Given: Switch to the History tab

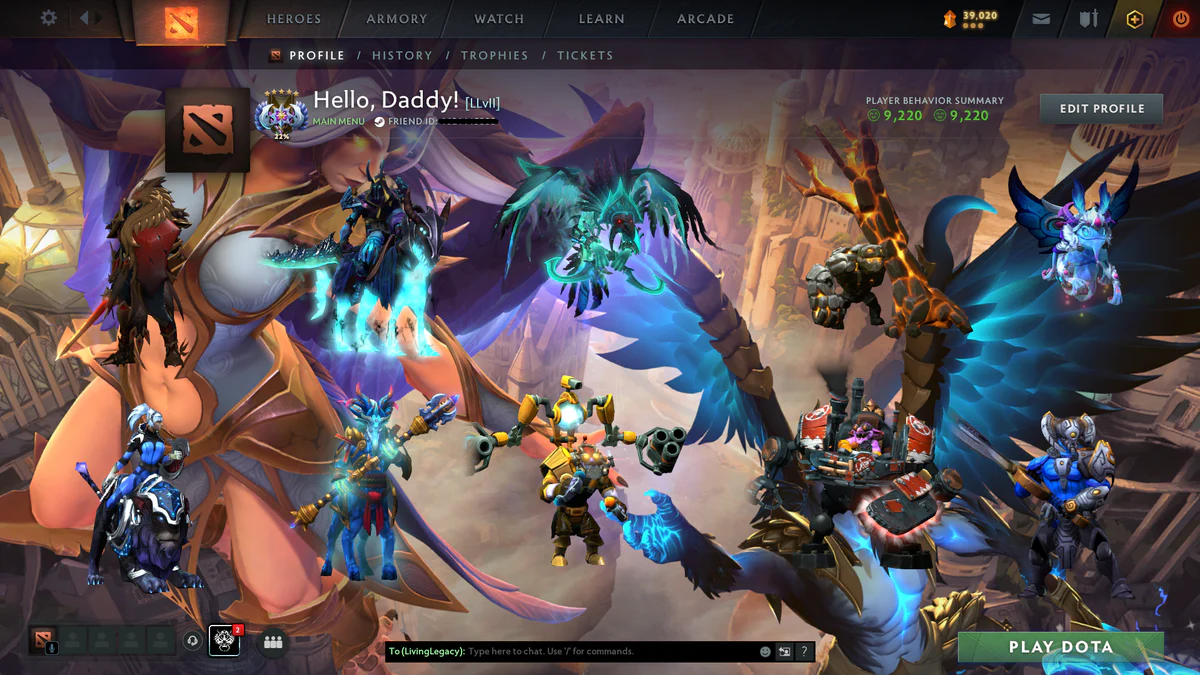Looking at the screenshot, I should click(x=402, y=56).
